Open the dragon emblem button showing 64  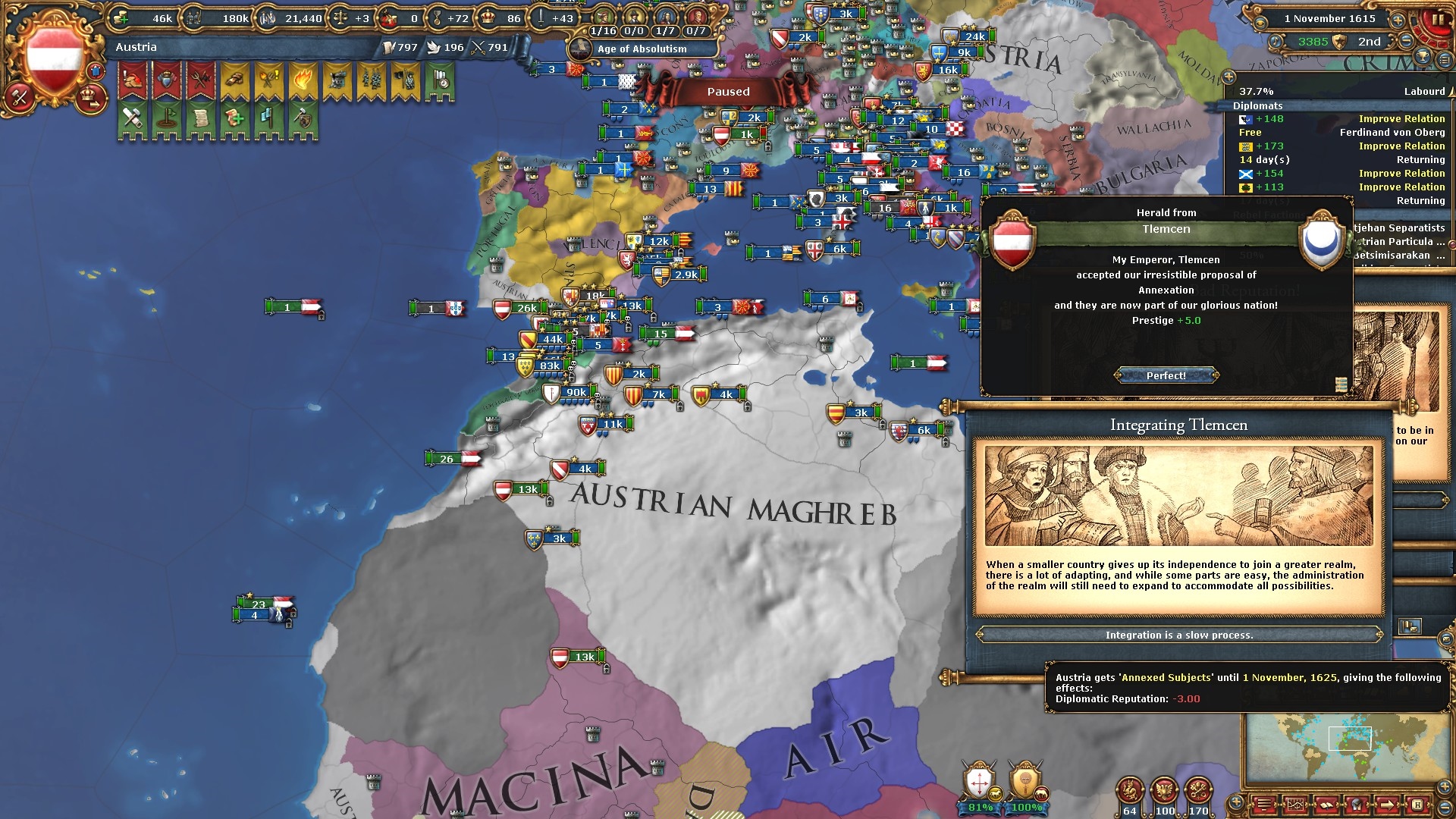(x=1130, y=792)
